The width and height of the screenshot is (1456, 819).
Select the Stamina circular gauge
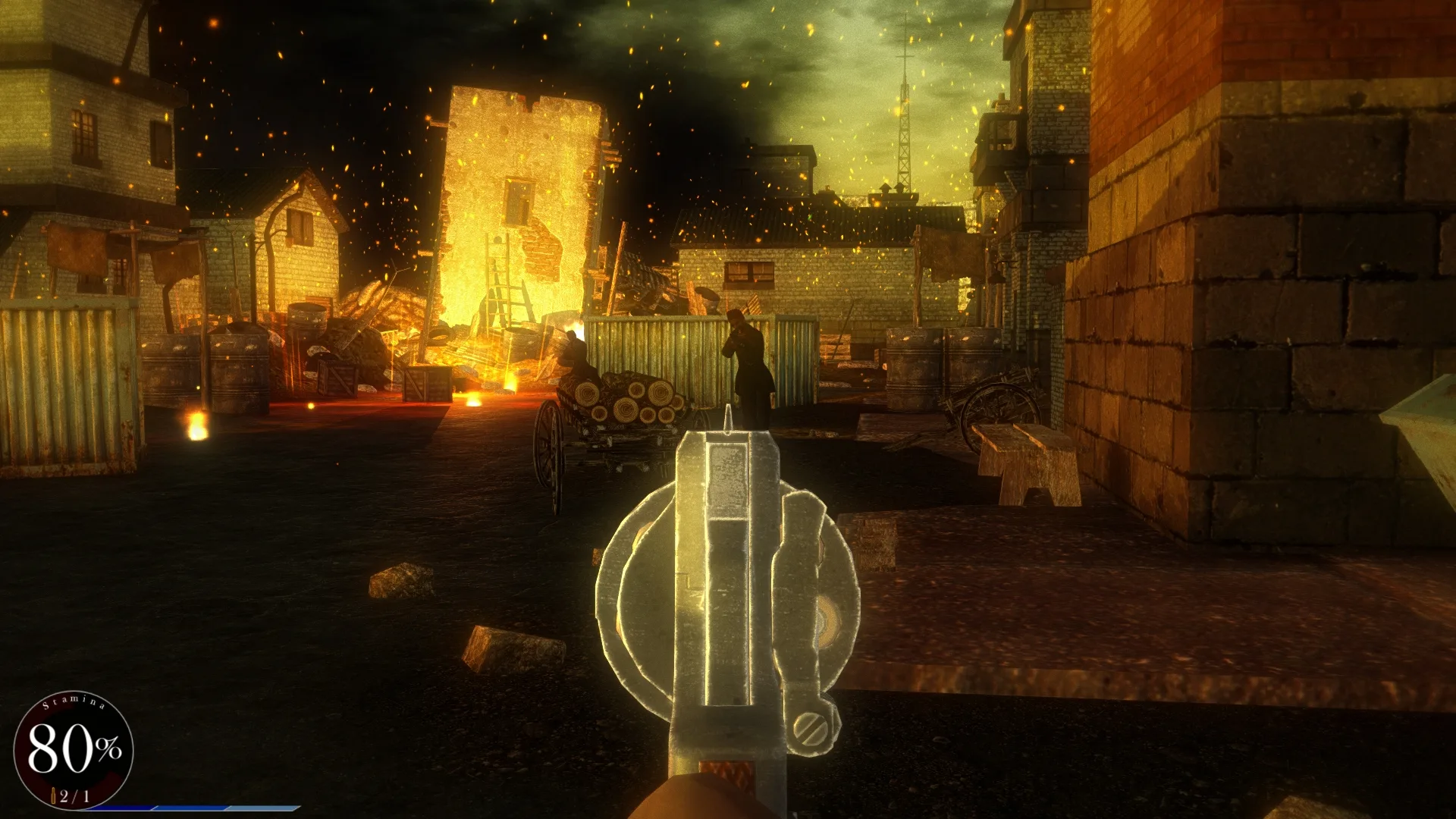click(72, 751)
